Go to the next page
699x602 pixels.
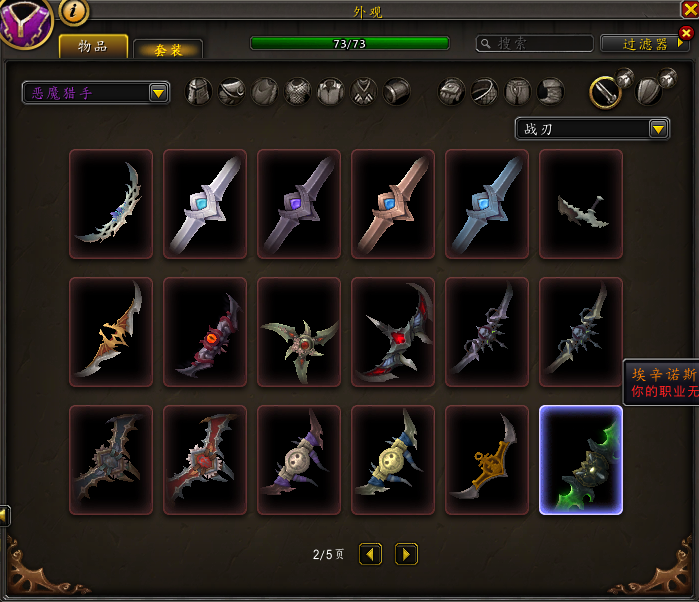tap(406, 553)
